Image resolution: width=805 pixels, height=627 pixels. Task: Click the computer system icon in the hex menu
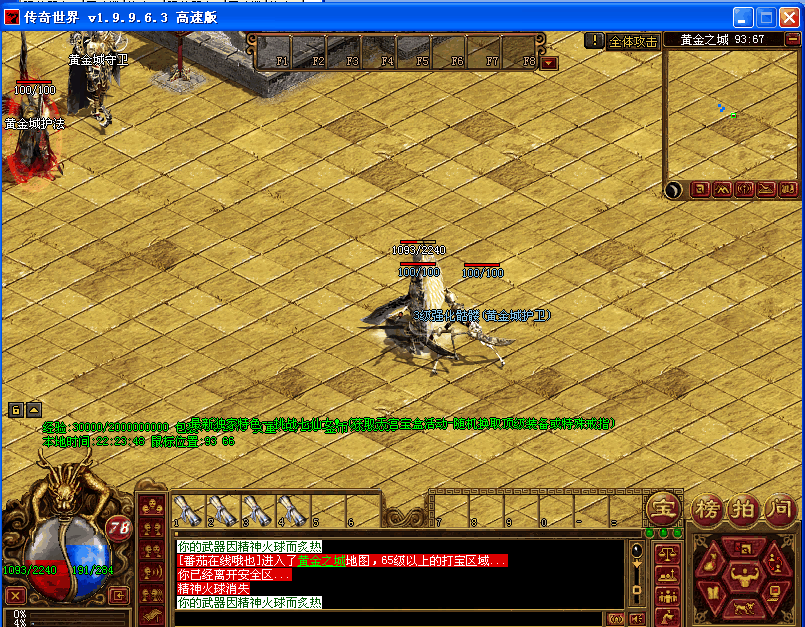point(773,595)
